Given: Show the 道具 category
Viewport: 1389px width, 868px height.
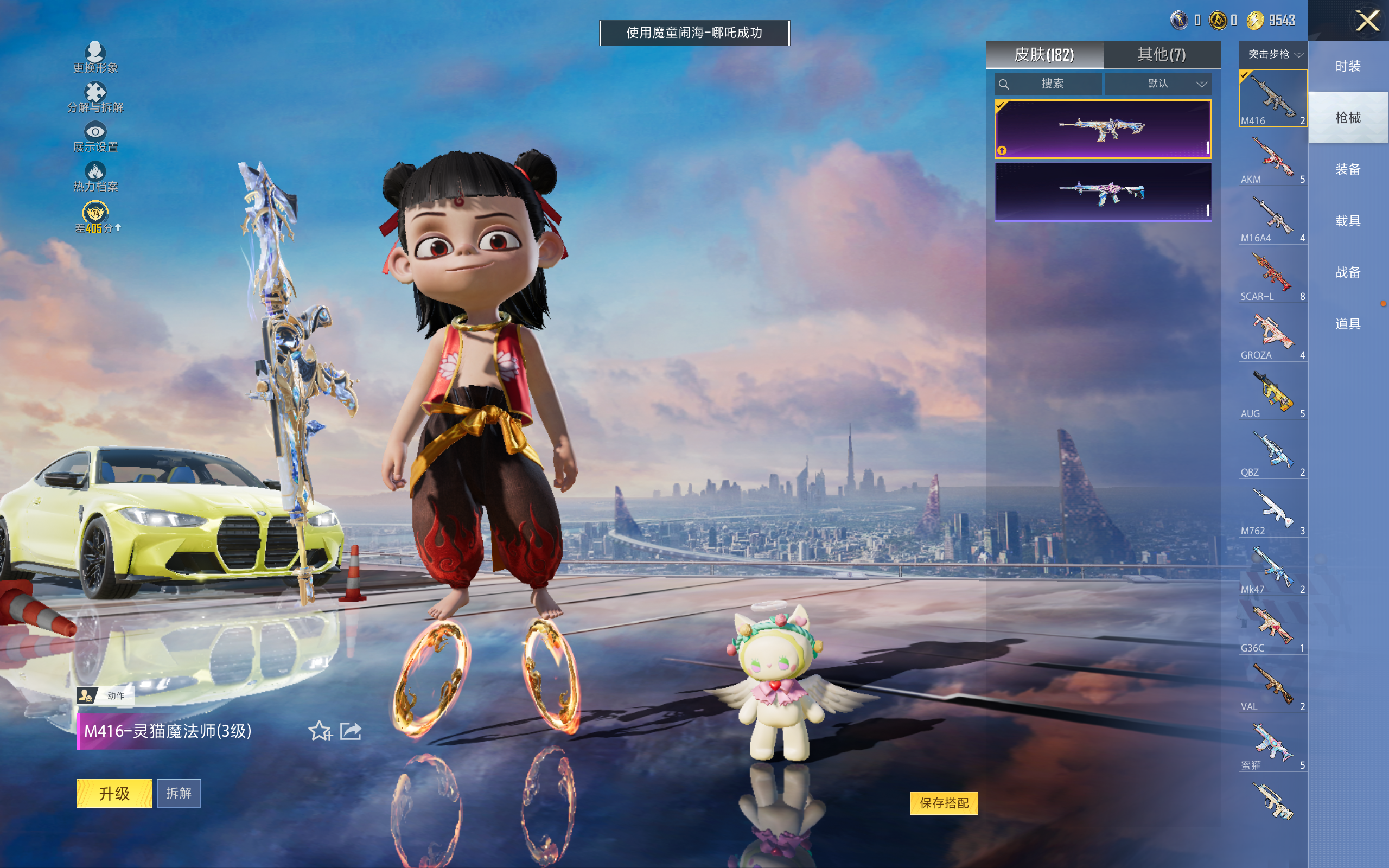Looking at the screenshot, I should 1348,324.
